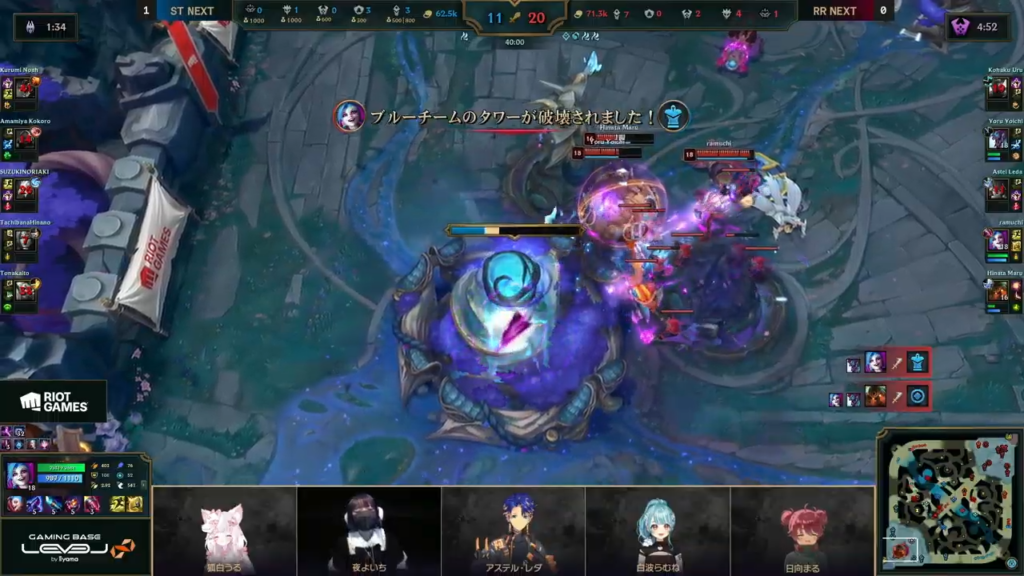Click the Jinx portrait in the stats panel
The height and width of the screenshot is (576, 1024).
click(x=21, y=475)
